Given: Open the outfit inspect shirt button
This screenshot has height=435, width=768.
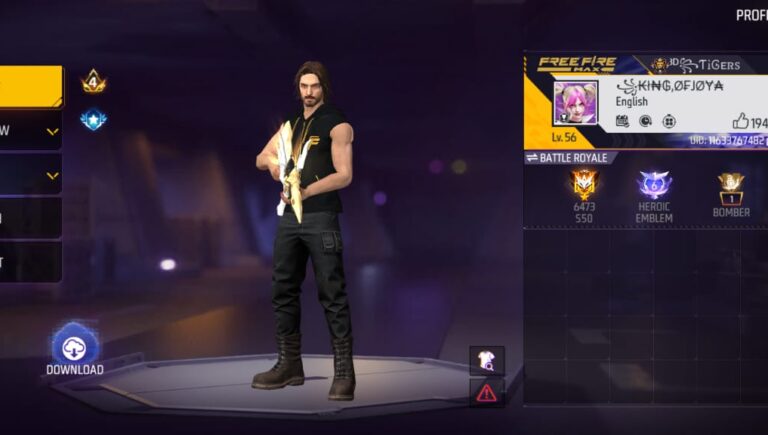Looking at the screenshot, I should click(487, 361).
